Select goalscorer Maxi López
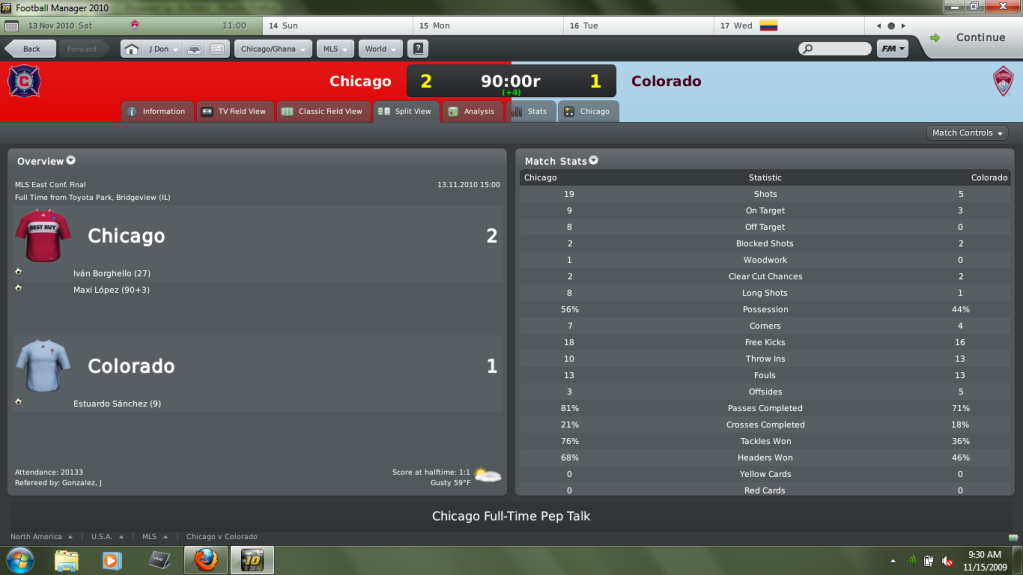Image resolution: width=1023 pixels, height=575 pixels. click(x=98, y=289)
